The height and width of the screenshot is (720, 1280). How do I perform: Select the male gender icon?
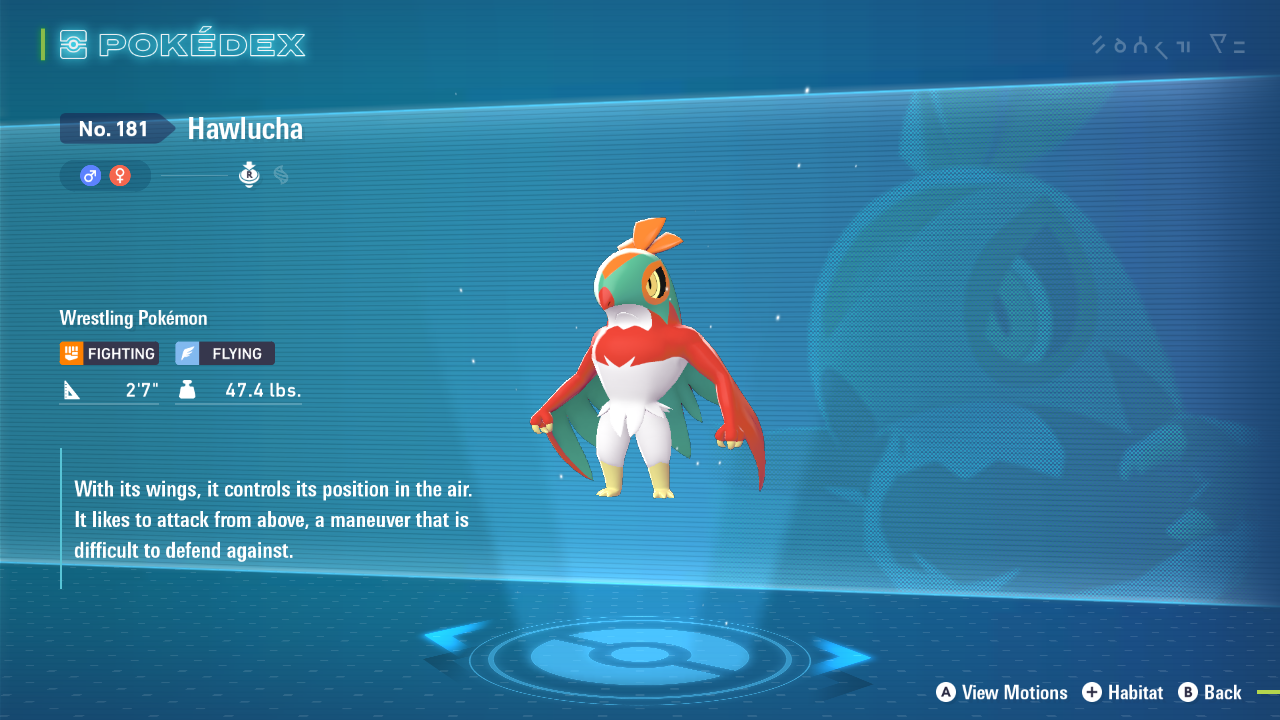pyautogui.click(x=91, y=176)
